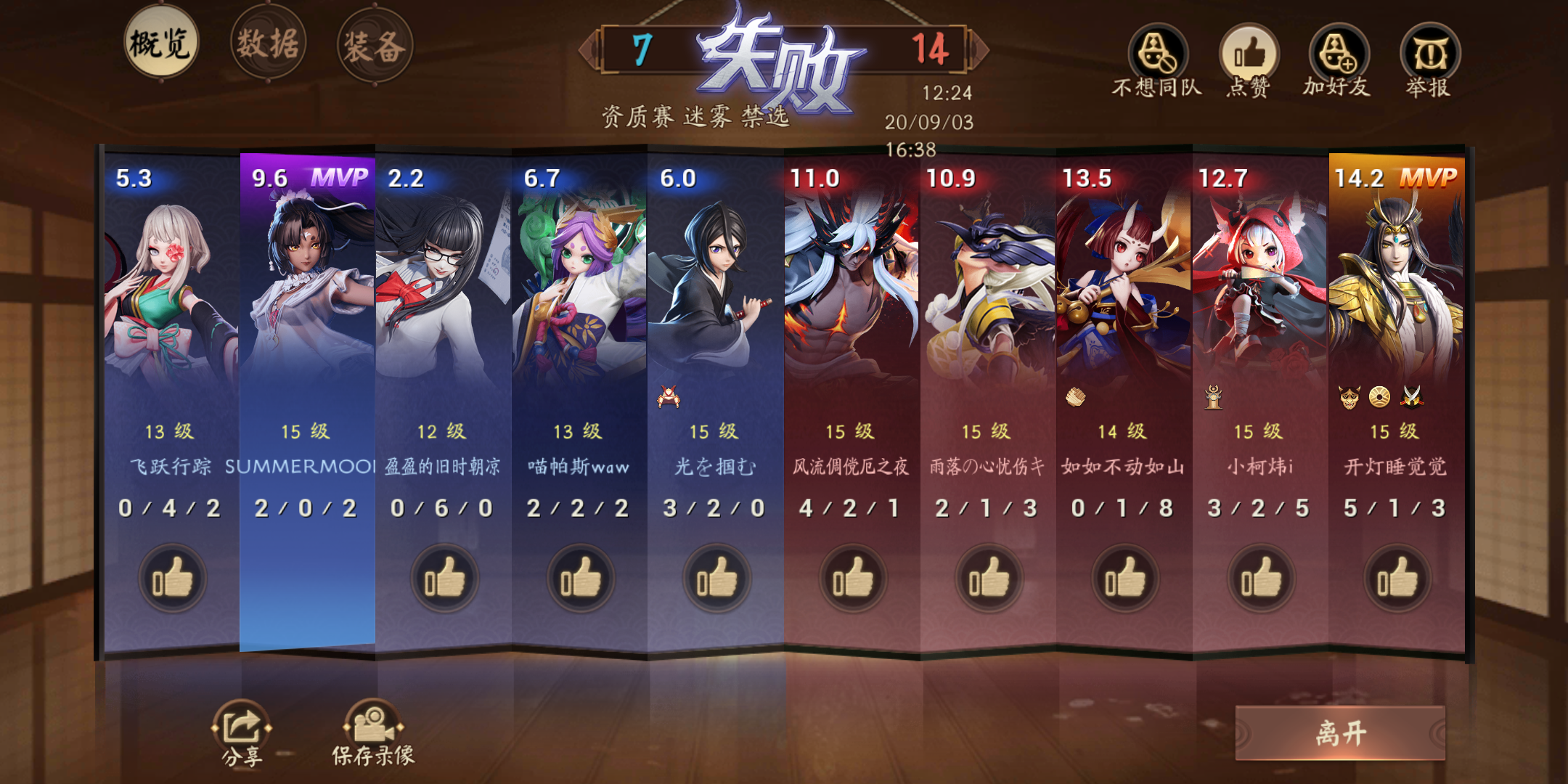The height and width of the screenshot is (784, 1568).
Task: Give a like to 盈盈的旧时朝凉
Action: 446,577
